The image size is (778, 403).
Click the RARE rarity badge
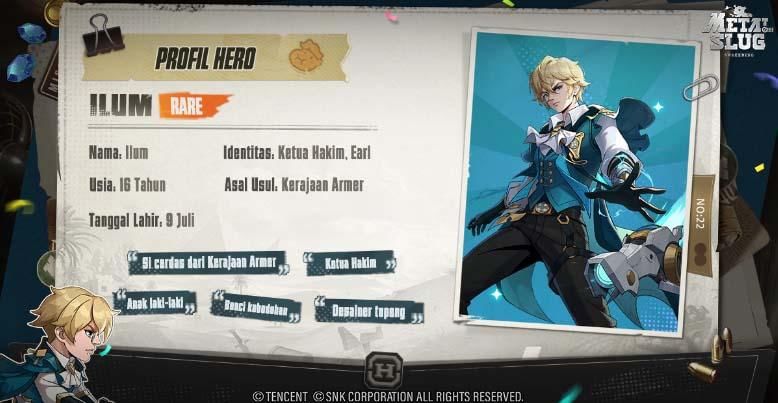click(x=193, y=104)
